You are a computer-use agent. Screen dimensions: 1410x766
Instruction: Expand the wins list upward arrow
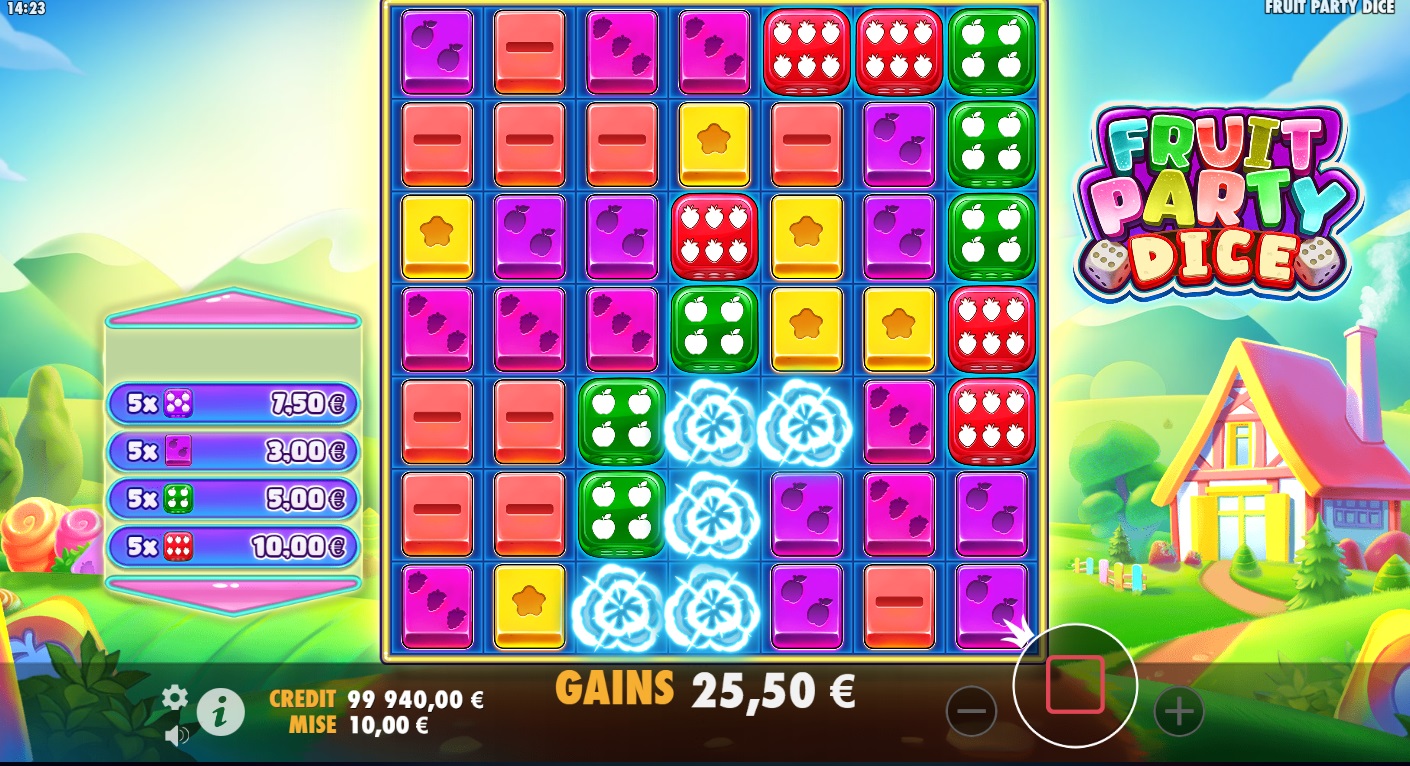coord(232,310)
